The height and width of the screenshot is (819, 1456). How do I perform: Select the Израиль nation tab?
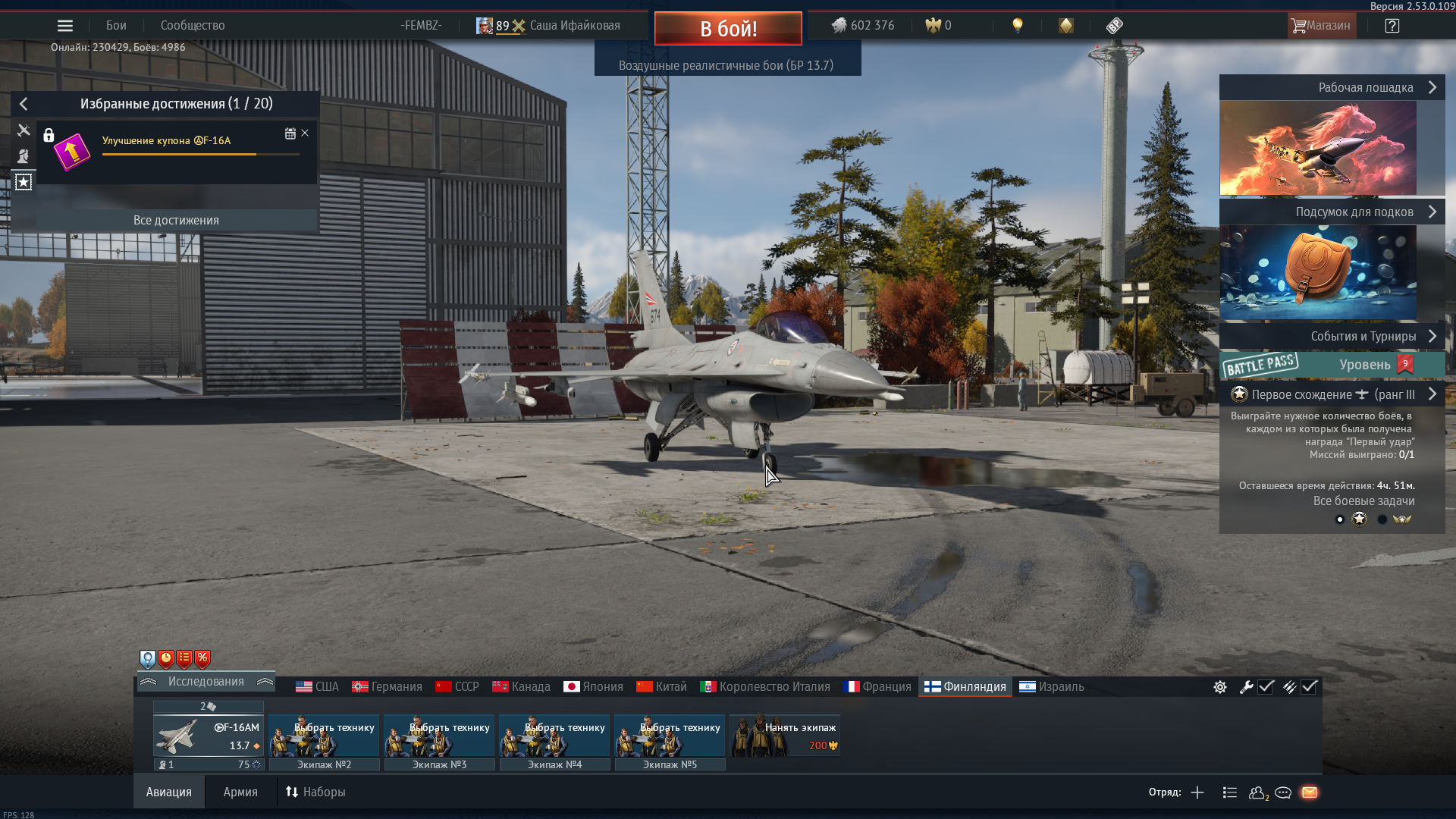(x=1052, y=687)
